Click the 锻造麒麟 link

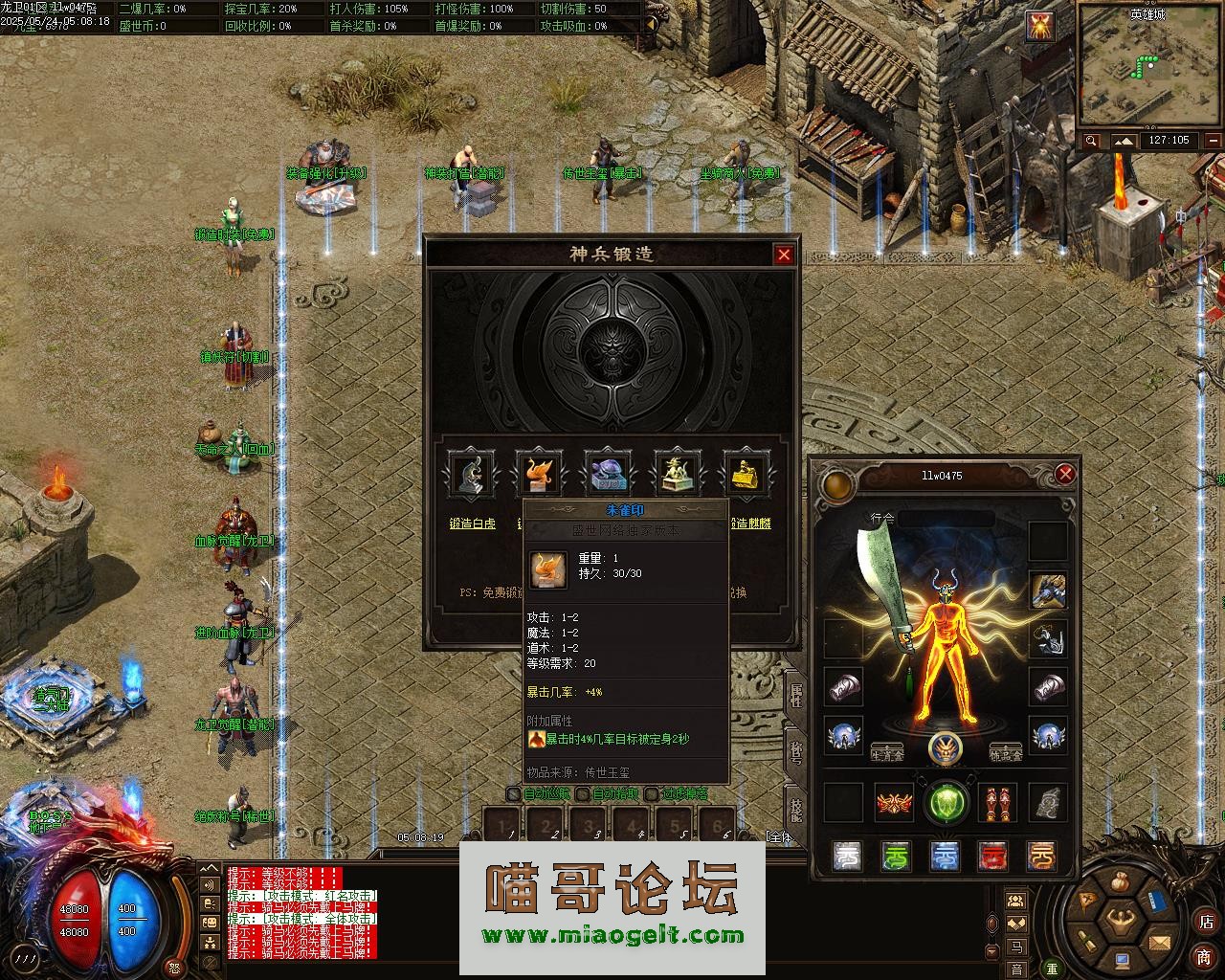pos(750,523)
